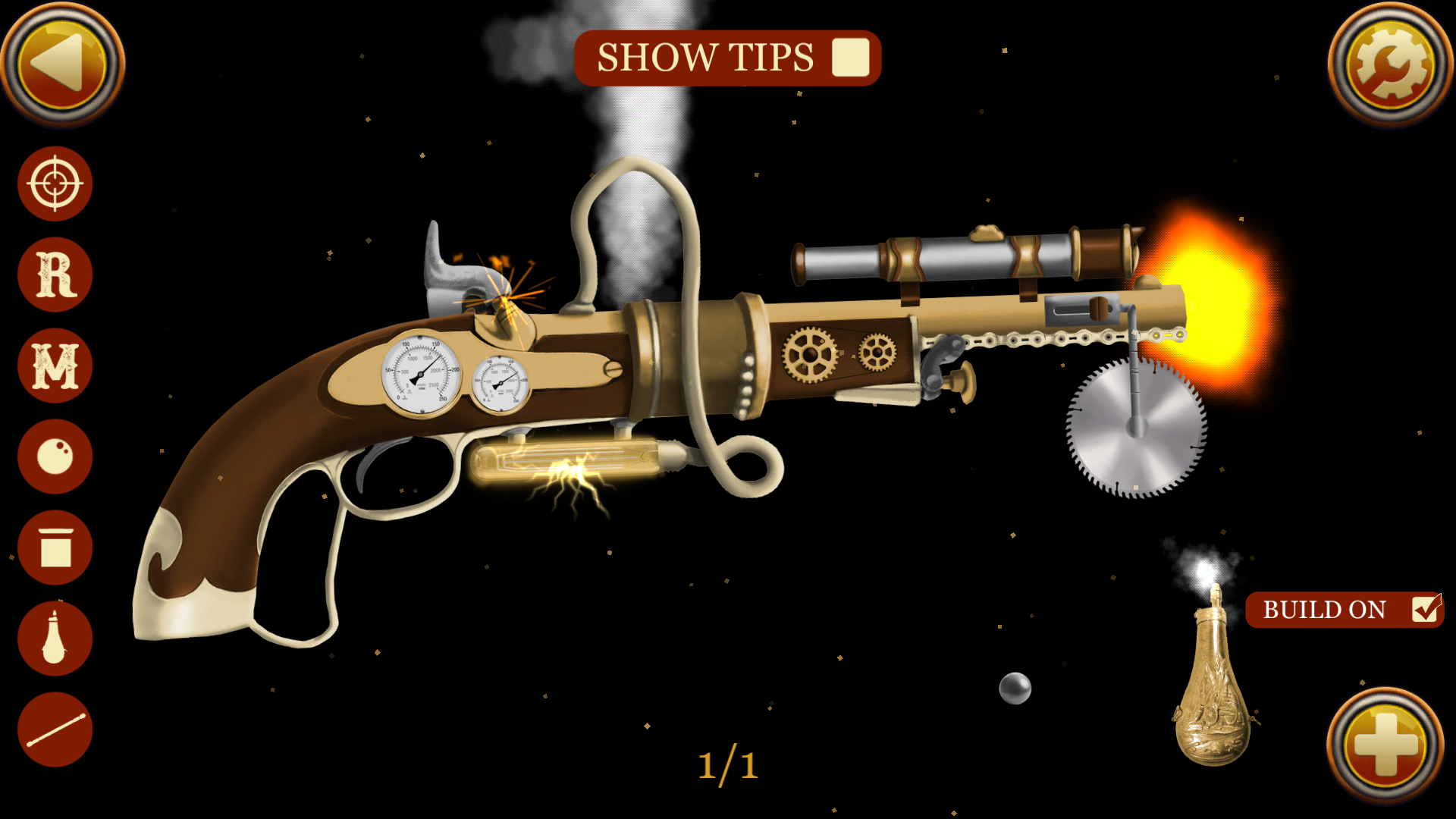Click the back arrow button

click(x=64, y=64)
